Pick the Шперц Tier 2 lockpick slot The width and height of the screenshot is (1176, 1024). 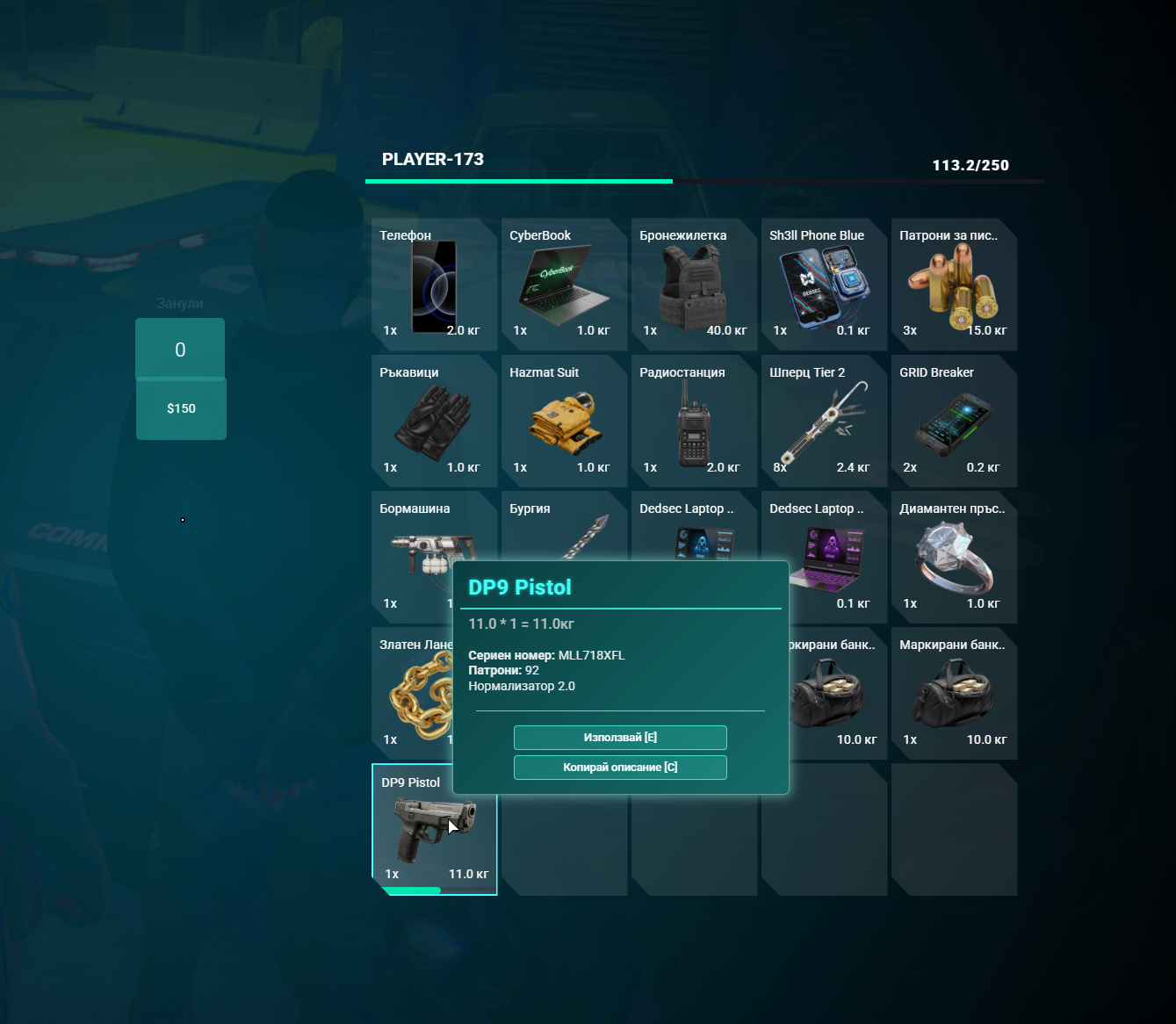824,422
